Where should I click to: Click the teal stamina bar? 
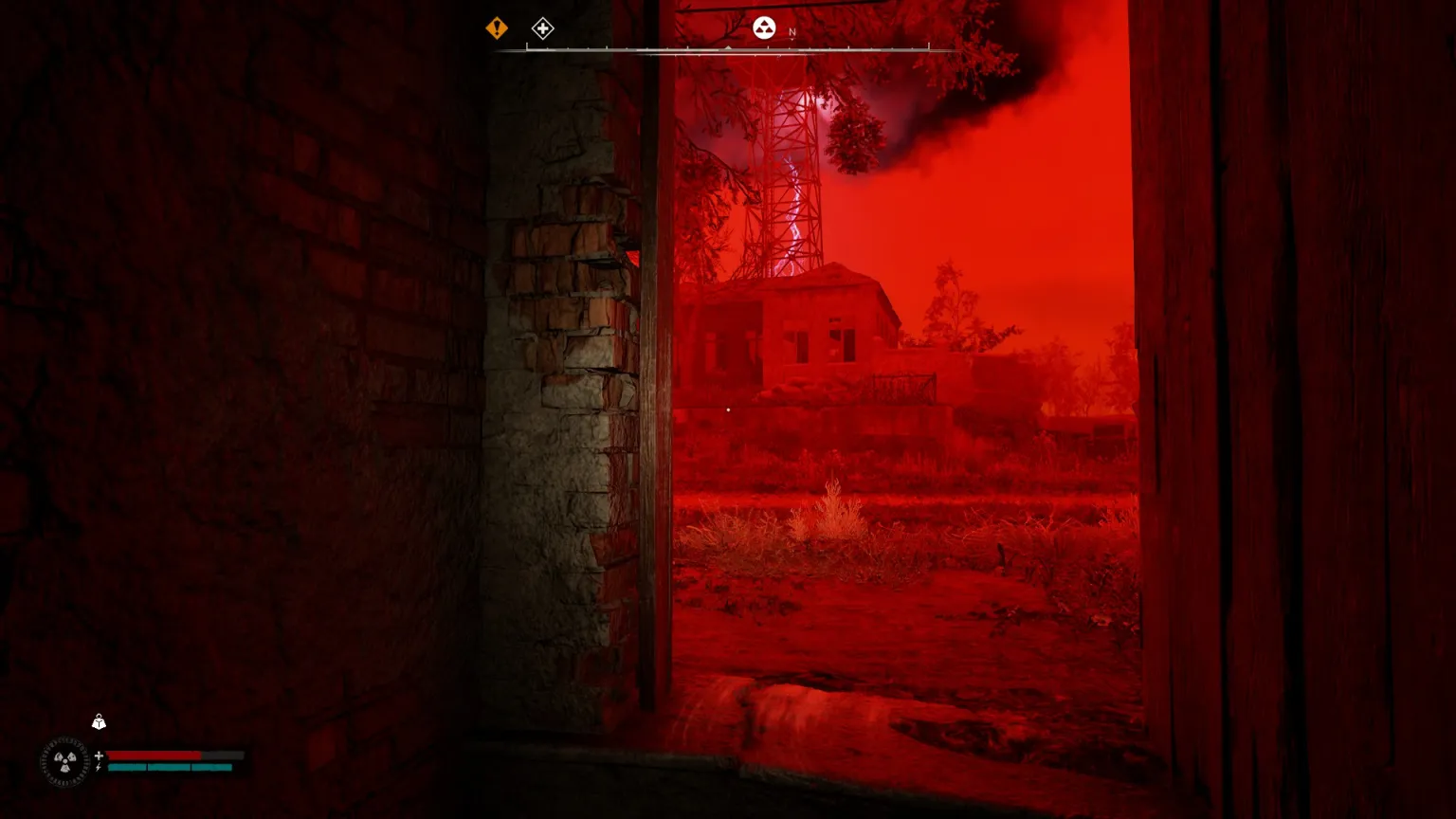[x=169, y=767]
